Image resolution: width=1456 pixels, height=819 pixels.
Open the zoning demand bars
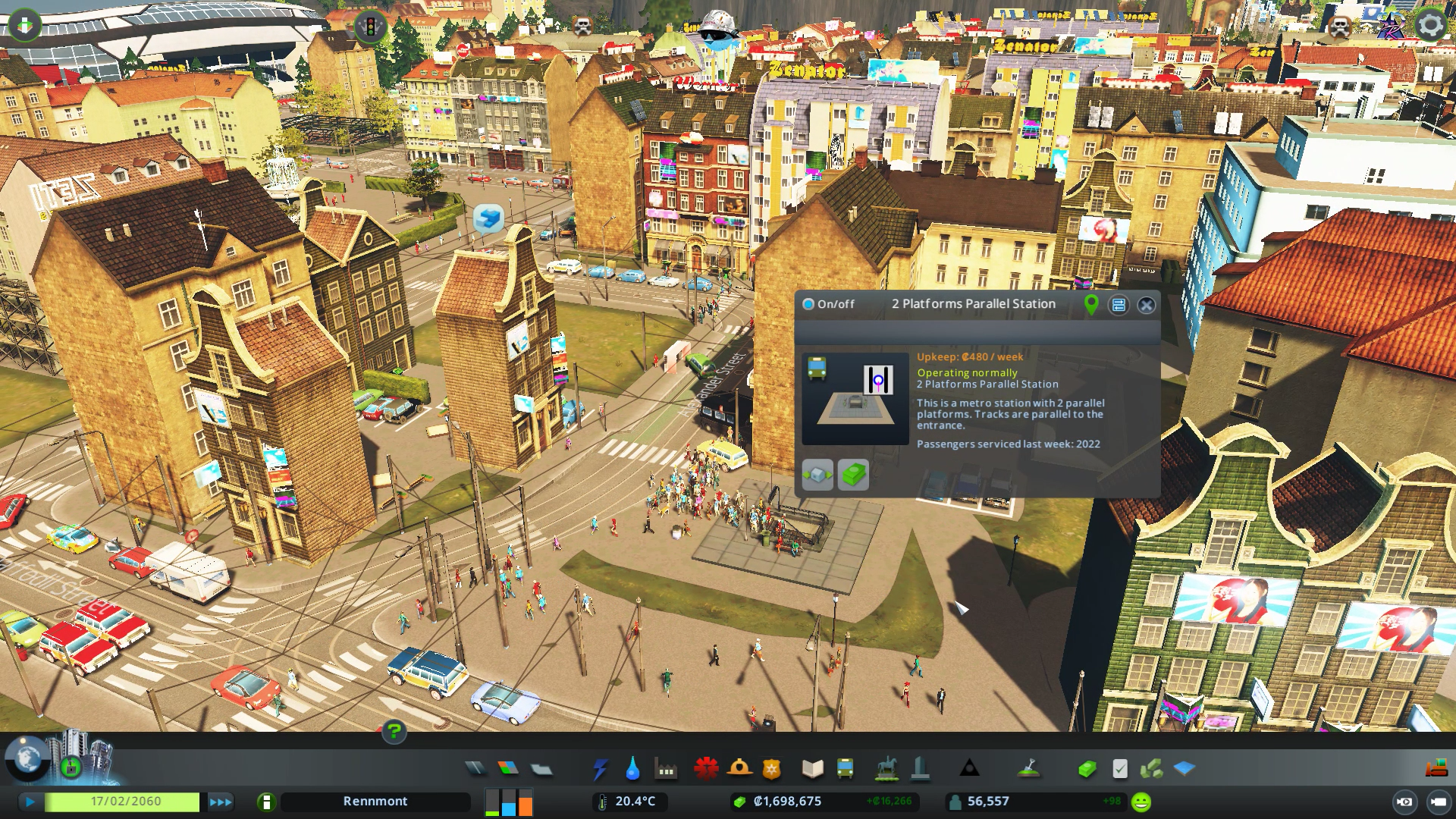point(509,802)
